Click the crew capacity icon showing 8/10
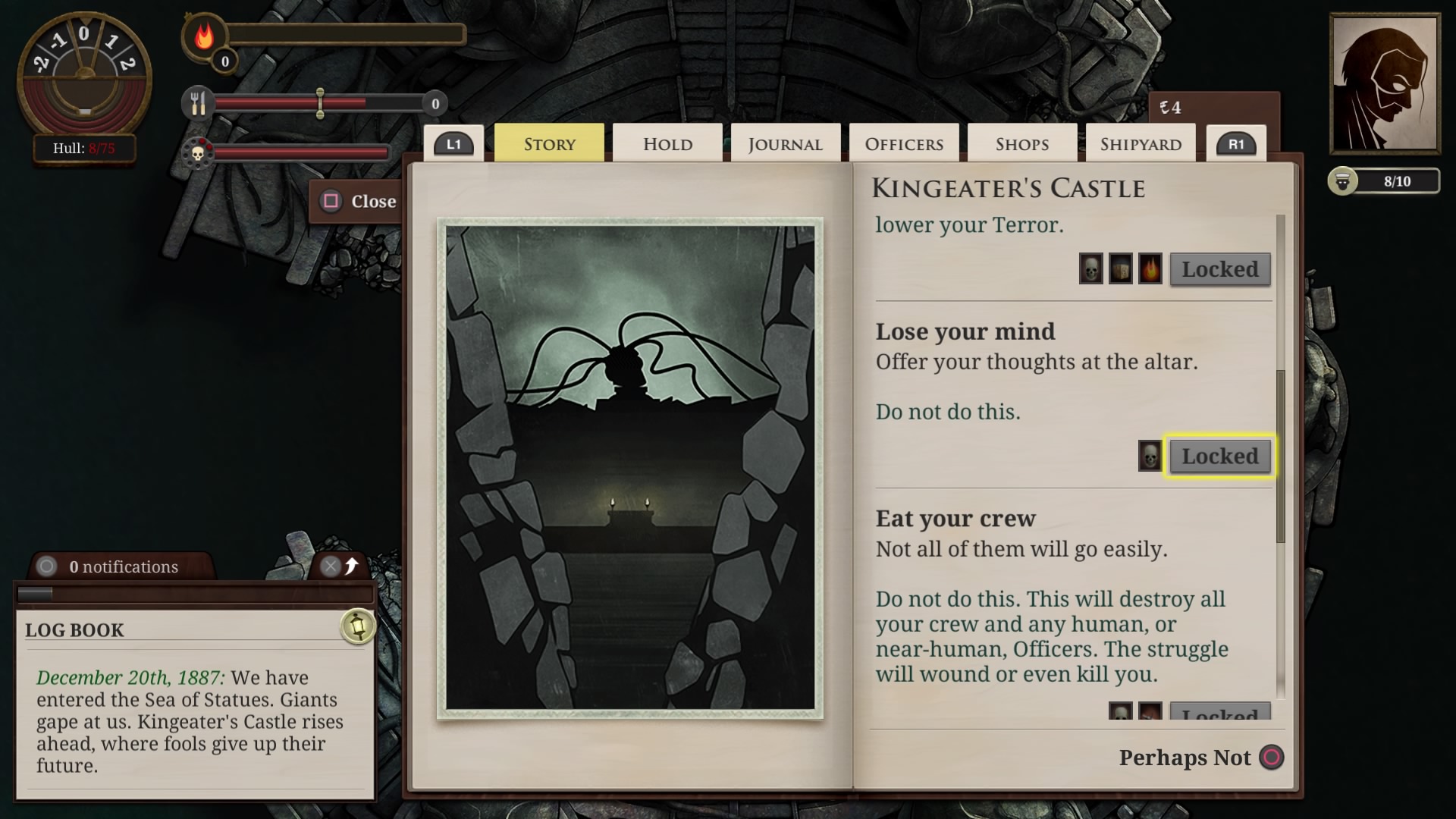This screenshot has width=1456, height=819. click(x=1346, y=181)
